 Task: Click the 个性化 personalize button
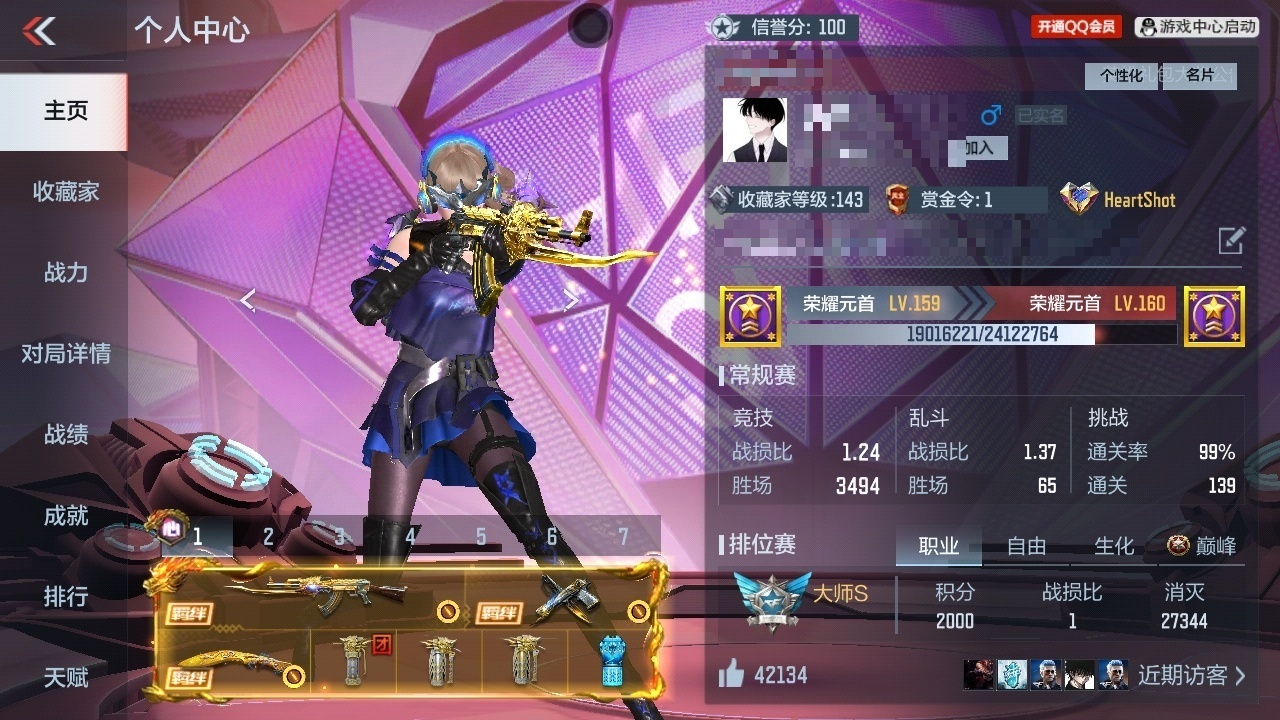click(1121, 76)
